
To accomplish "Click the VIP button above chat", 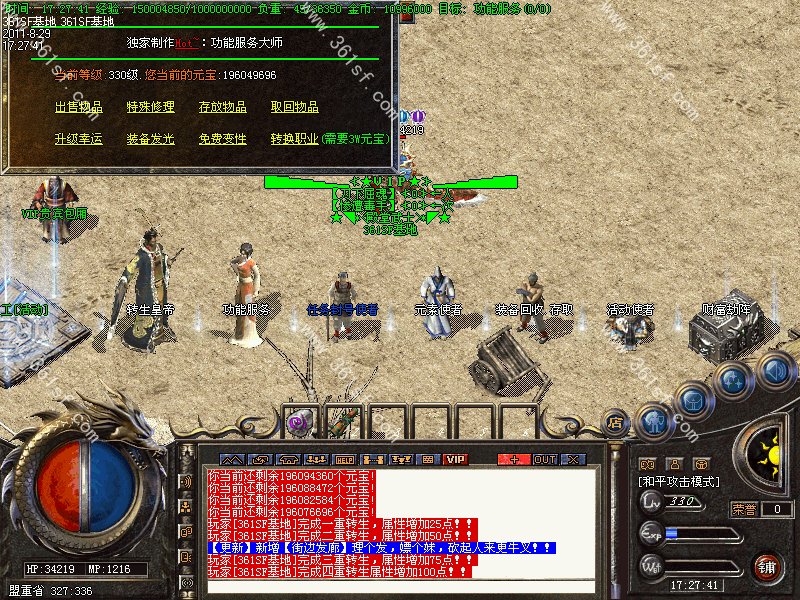I will point(456,459).
